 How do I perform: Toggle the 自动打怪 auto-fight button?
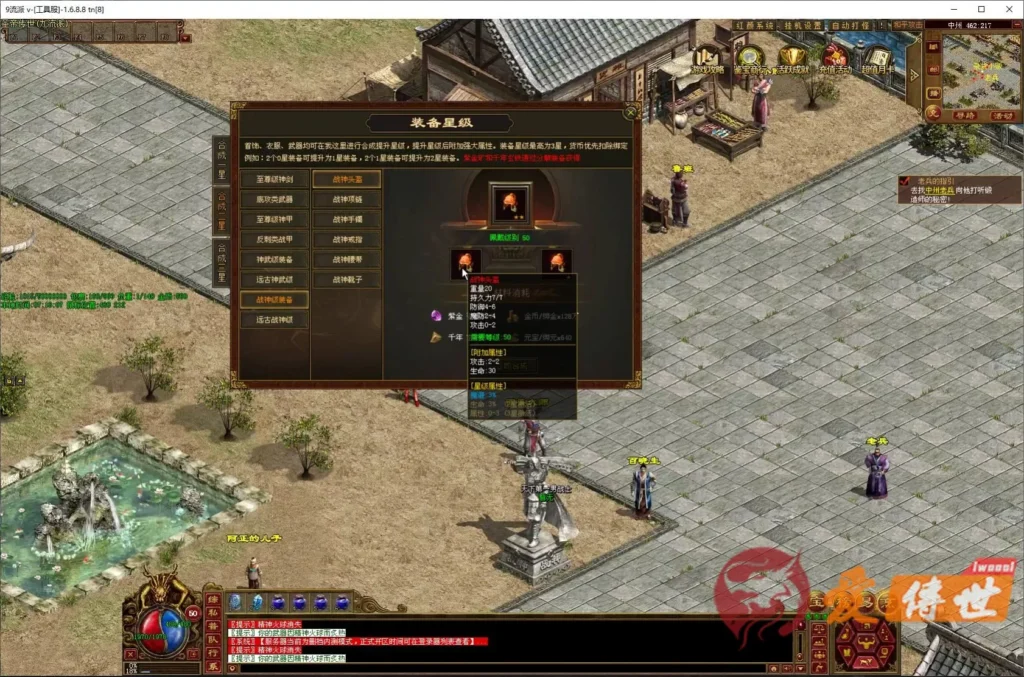pyautogui.click(x=852, y=26)
